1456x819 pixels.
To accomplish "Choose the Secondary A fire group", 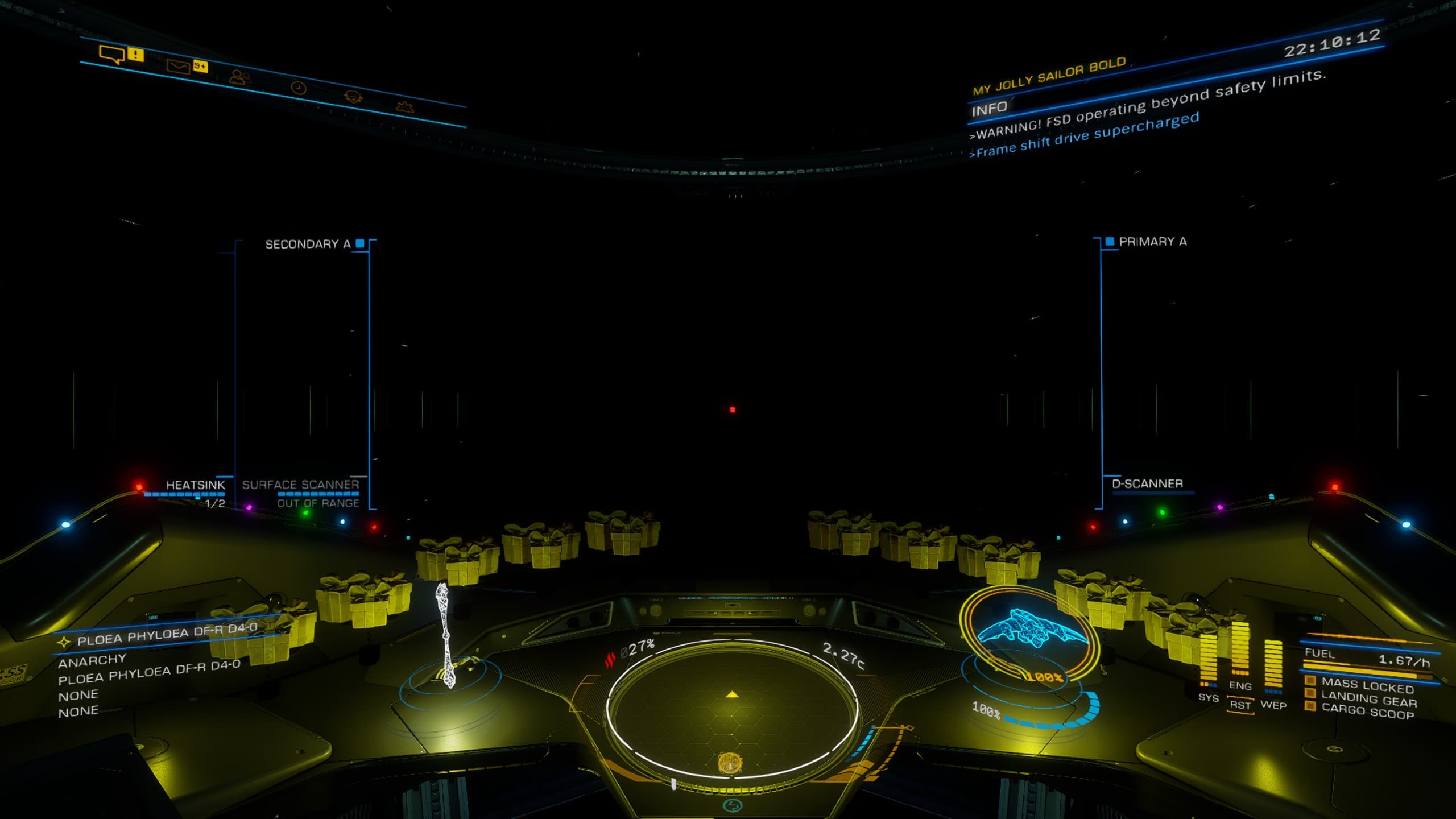I will (308, 245).
